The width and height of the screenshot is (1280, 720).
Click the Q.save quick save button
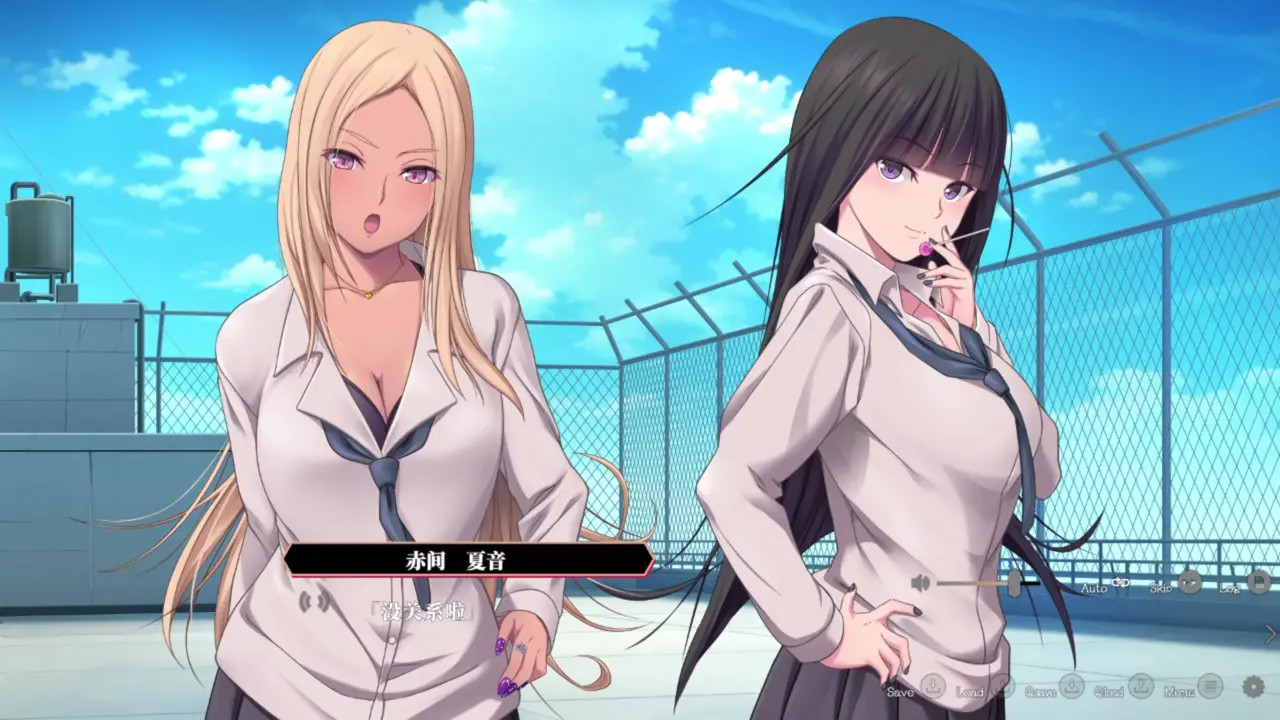(x=1070, y=686)
